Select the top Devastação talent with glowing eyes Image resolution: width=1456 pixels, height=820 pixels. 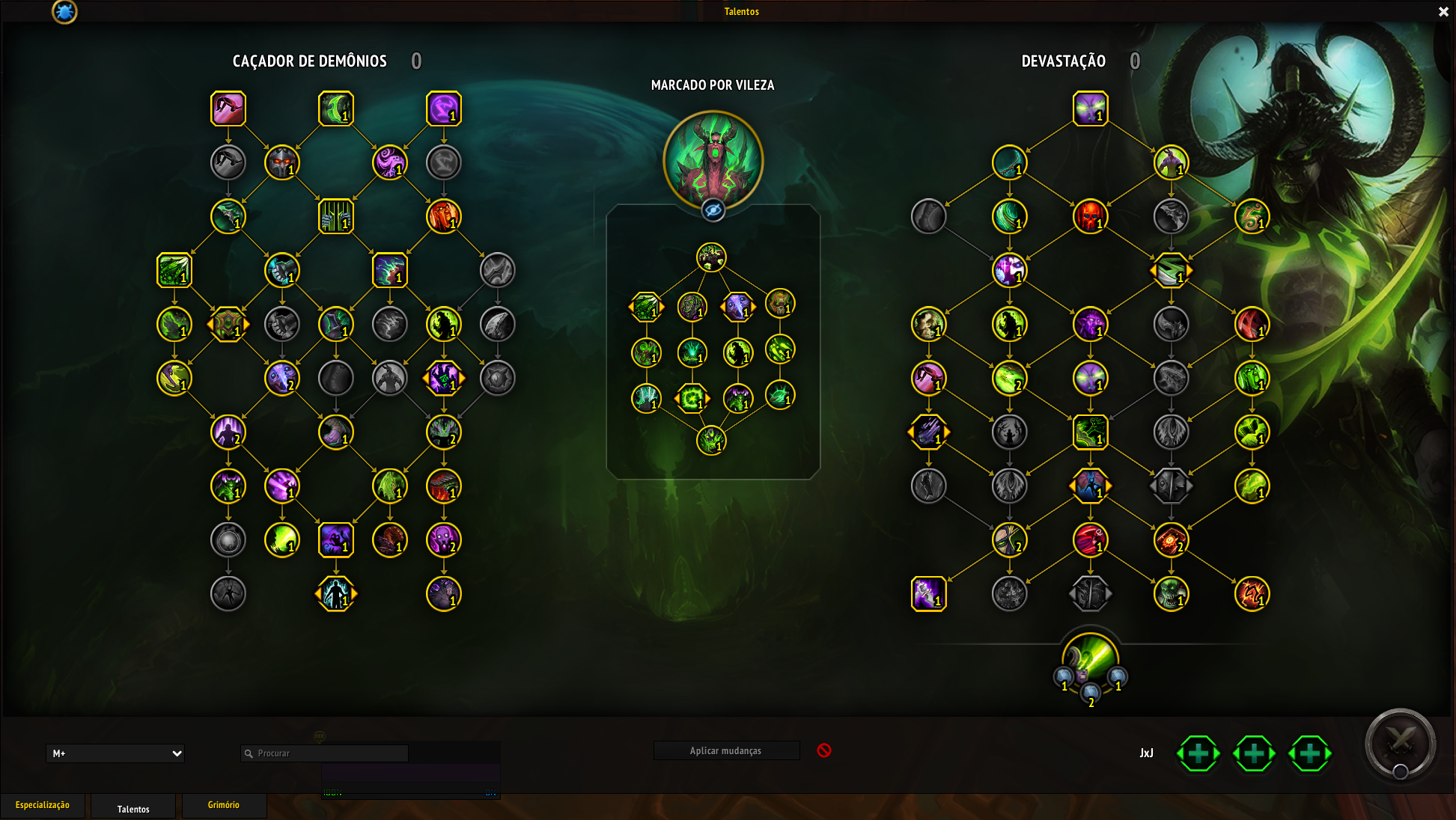tap(1090, 108)
